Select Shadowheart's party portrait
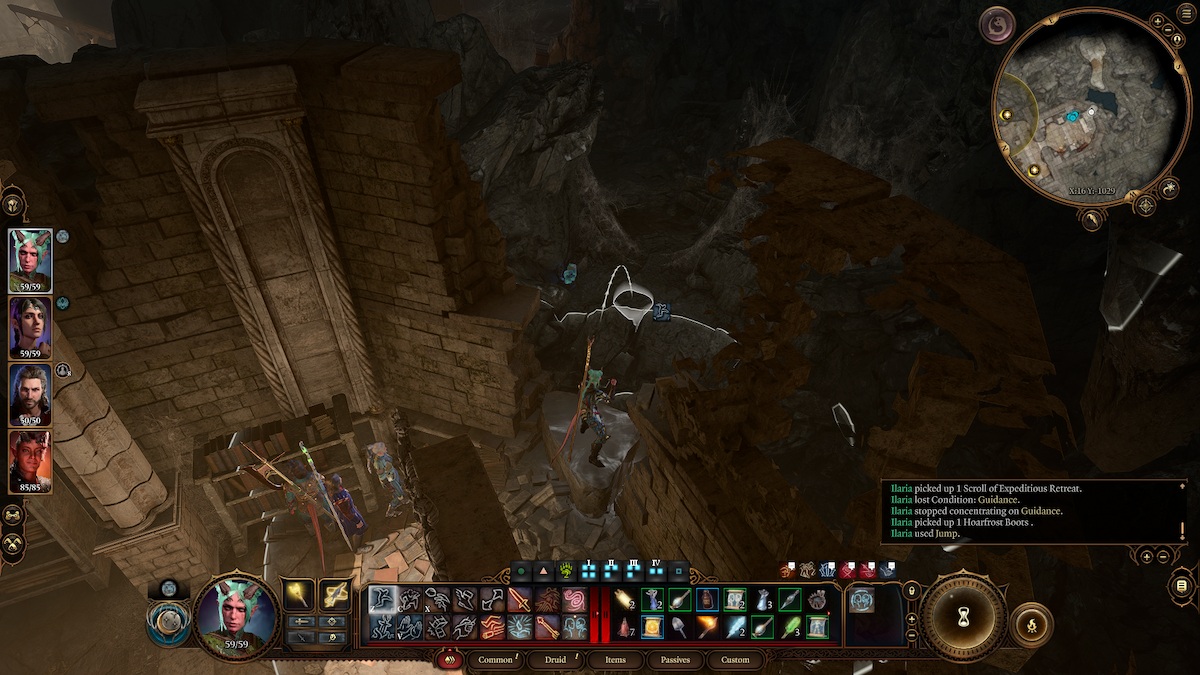1200x675 pixels. [x=30, y=326]
